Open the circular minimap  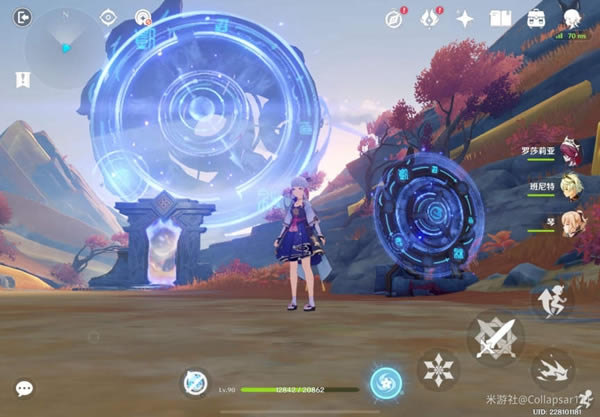click(x=64, y=47)
